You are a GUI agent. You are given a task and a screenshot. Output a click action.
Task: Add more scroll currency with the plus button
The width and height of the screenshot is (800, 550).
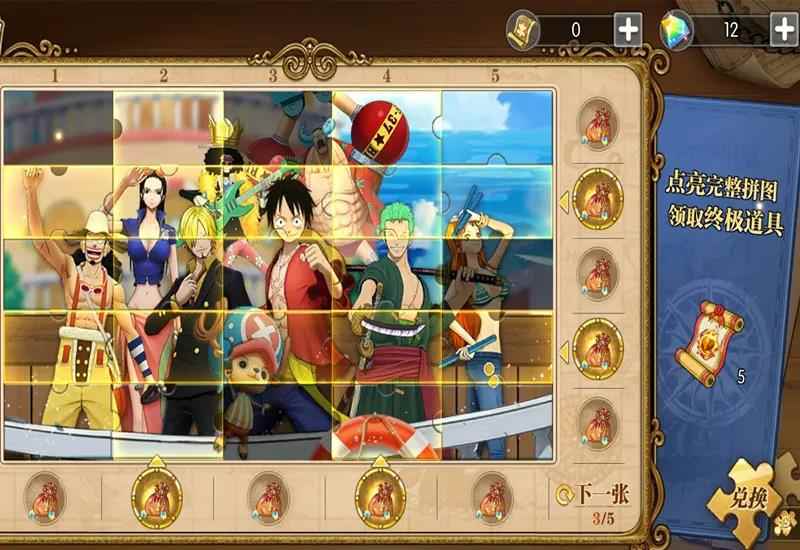628,30
